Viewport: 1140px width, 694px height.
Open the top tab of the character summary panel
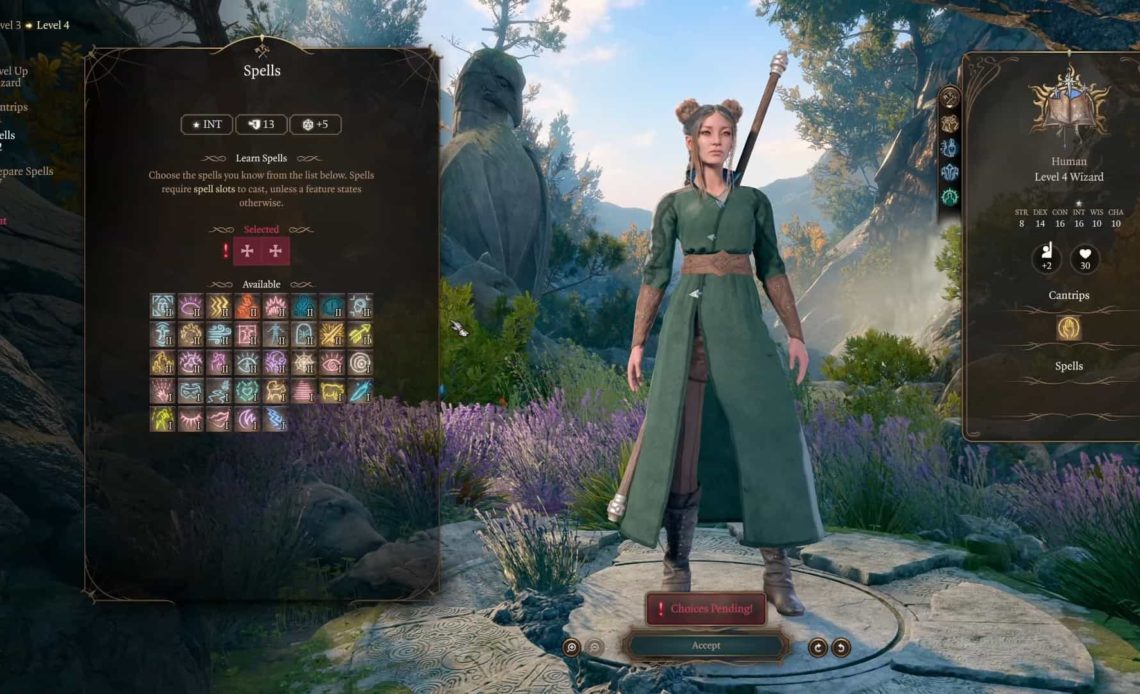click(949, 98)
